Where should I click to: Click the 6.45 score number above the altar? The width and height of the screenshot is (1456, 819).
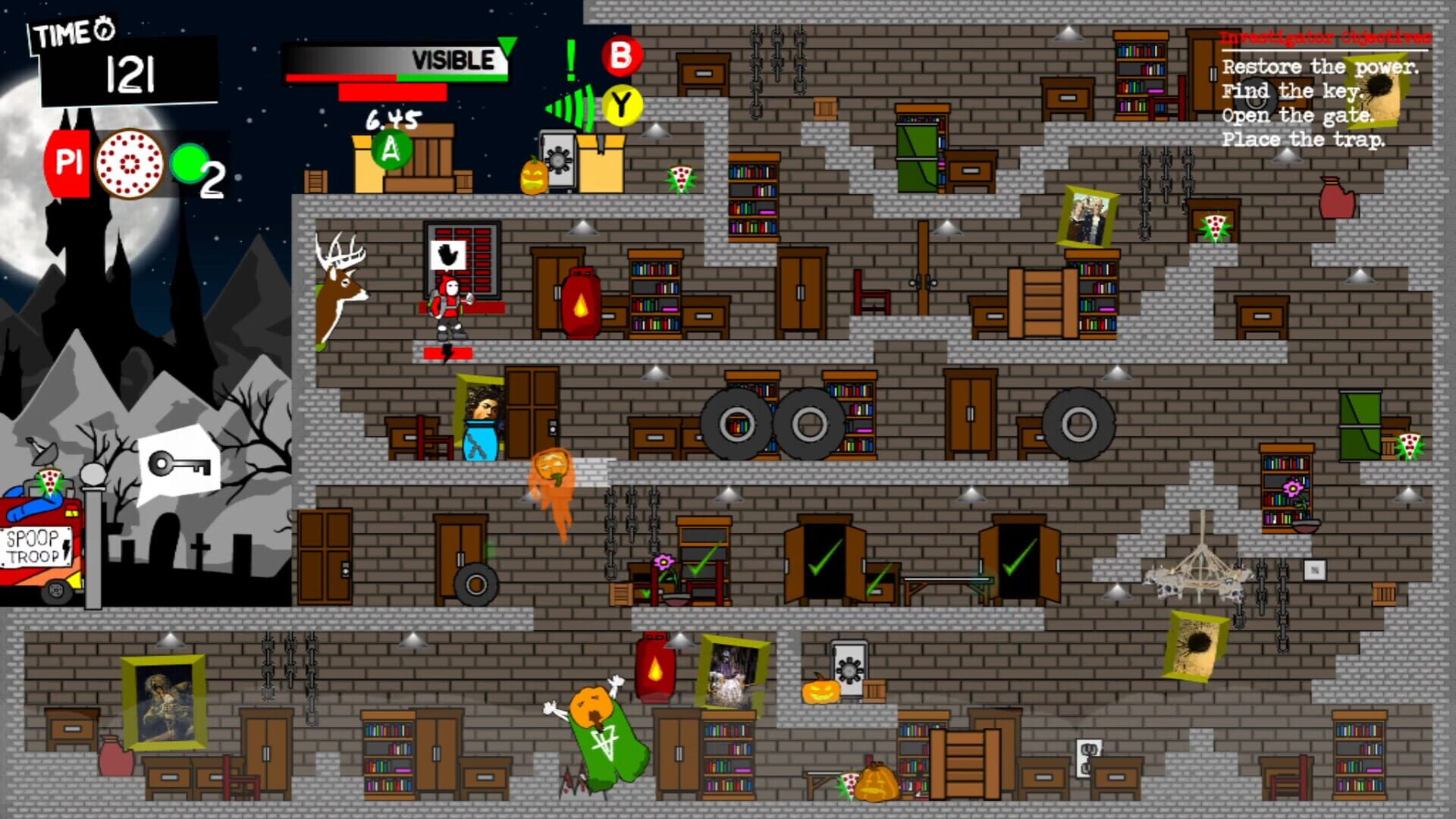pyautogui.click(x=391, y=118)
